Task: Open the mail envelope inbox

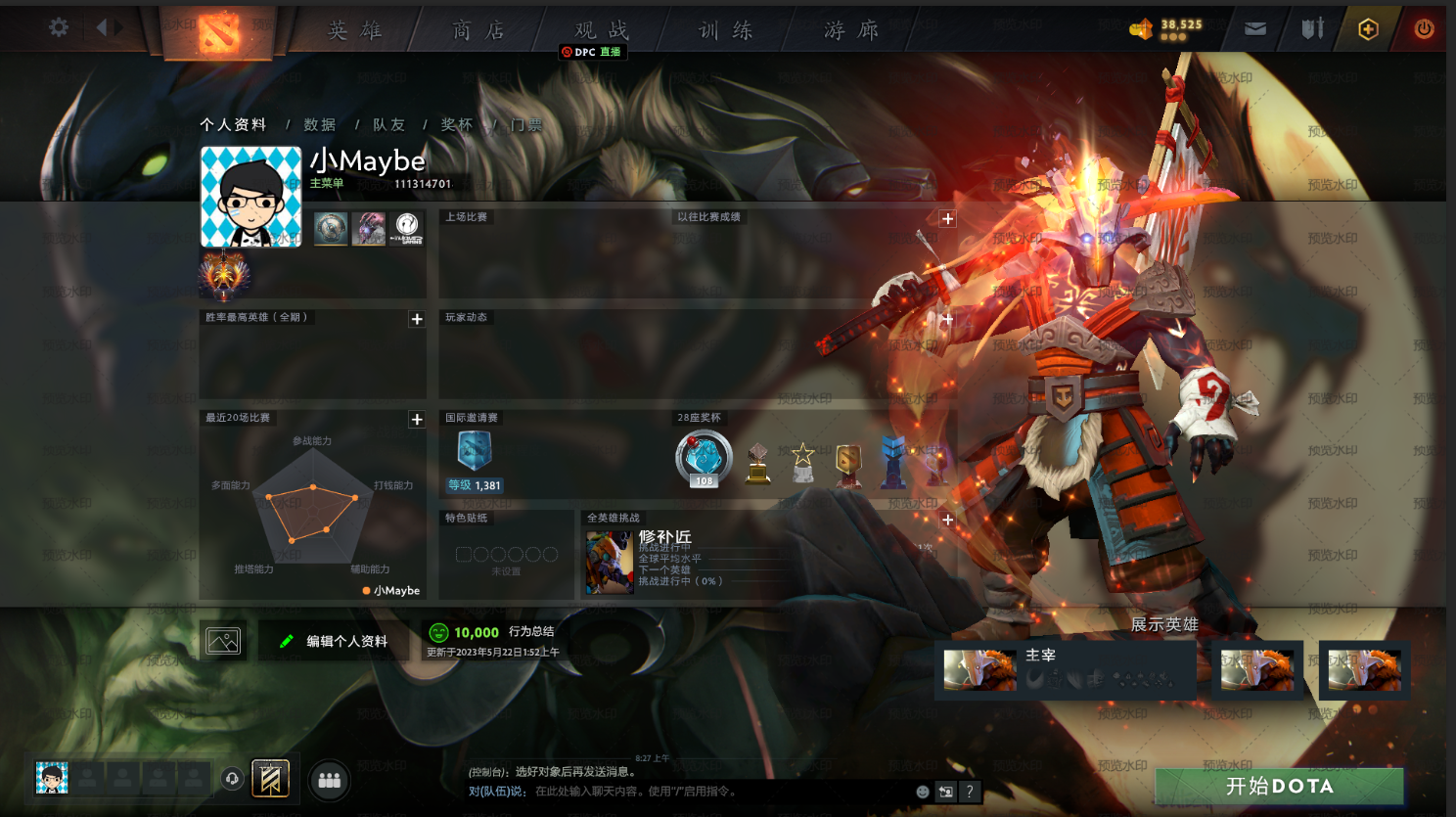Action: (1255, 28)
